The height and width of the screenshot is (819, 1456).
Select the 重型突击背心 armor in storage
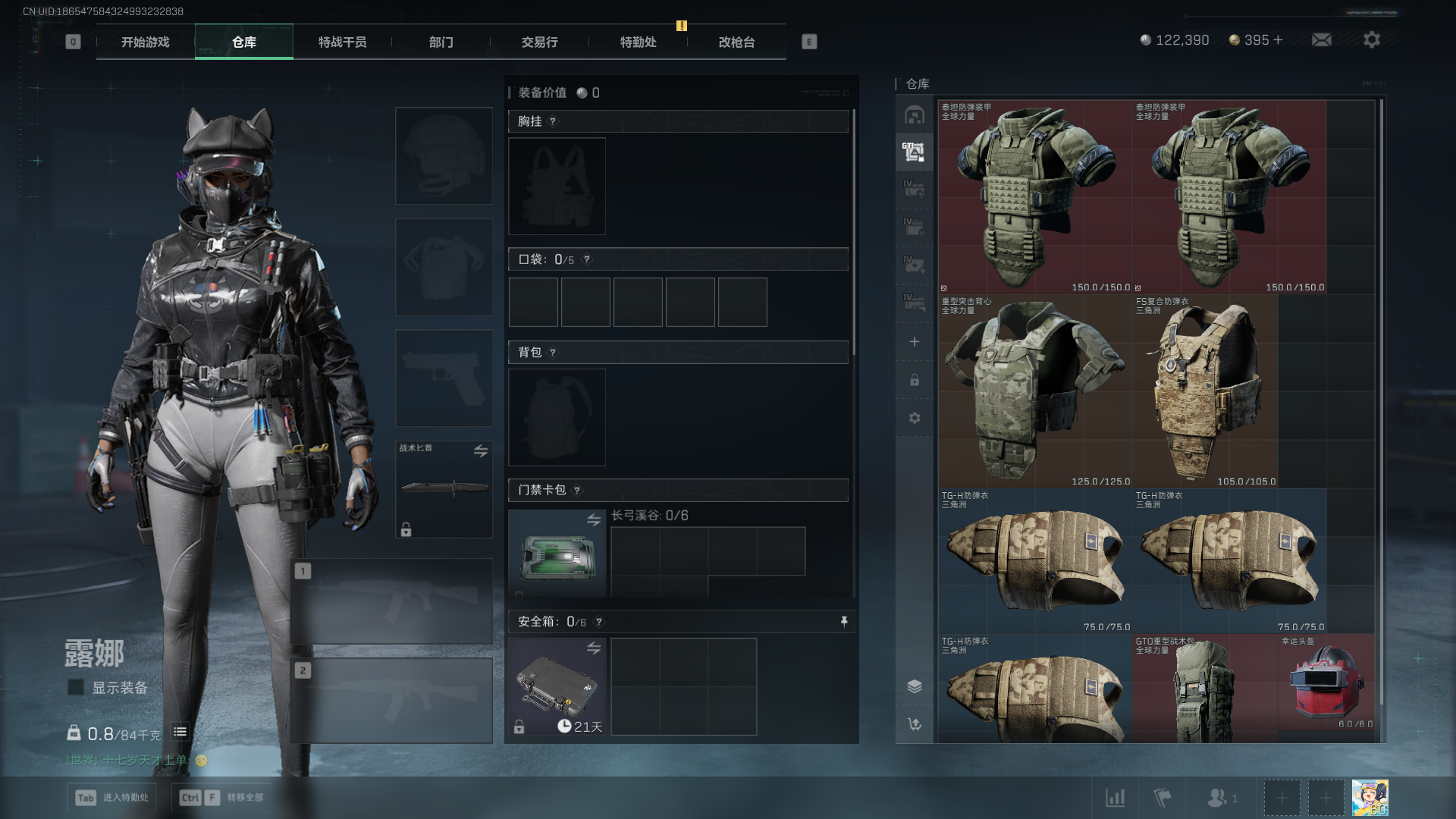pos(1034,391)
